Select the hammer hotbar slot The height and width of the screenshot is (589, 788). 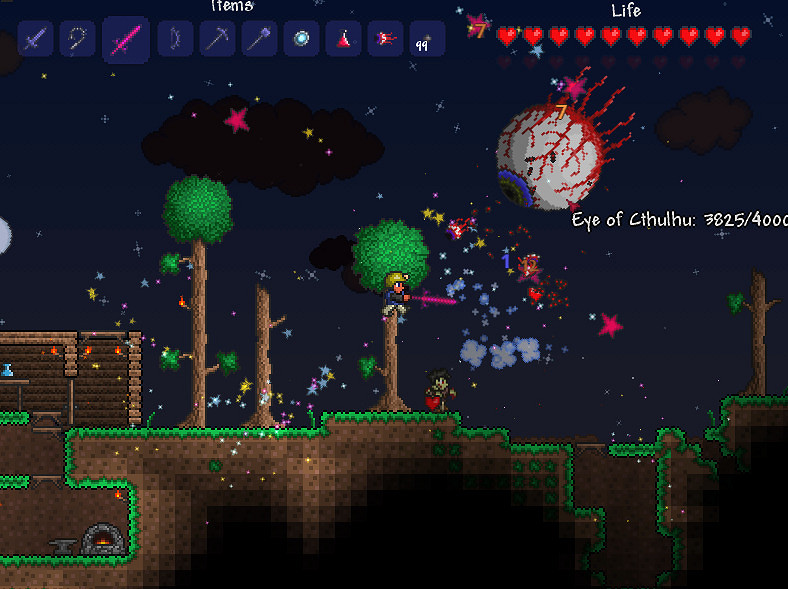tap(259, 40)
